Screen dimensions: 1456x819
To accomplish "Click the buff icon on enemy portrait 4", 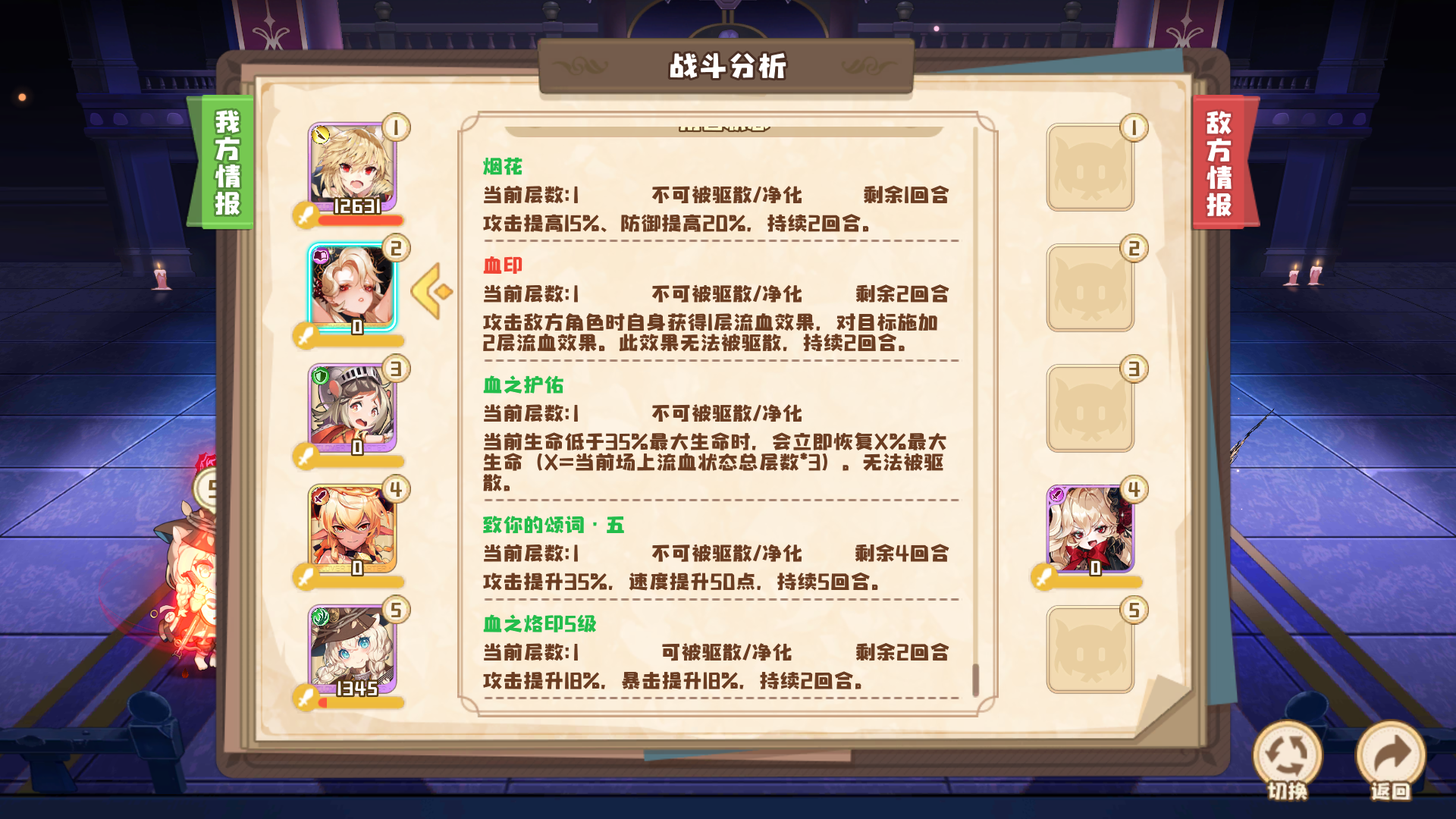I will [x=1056, y=494].
